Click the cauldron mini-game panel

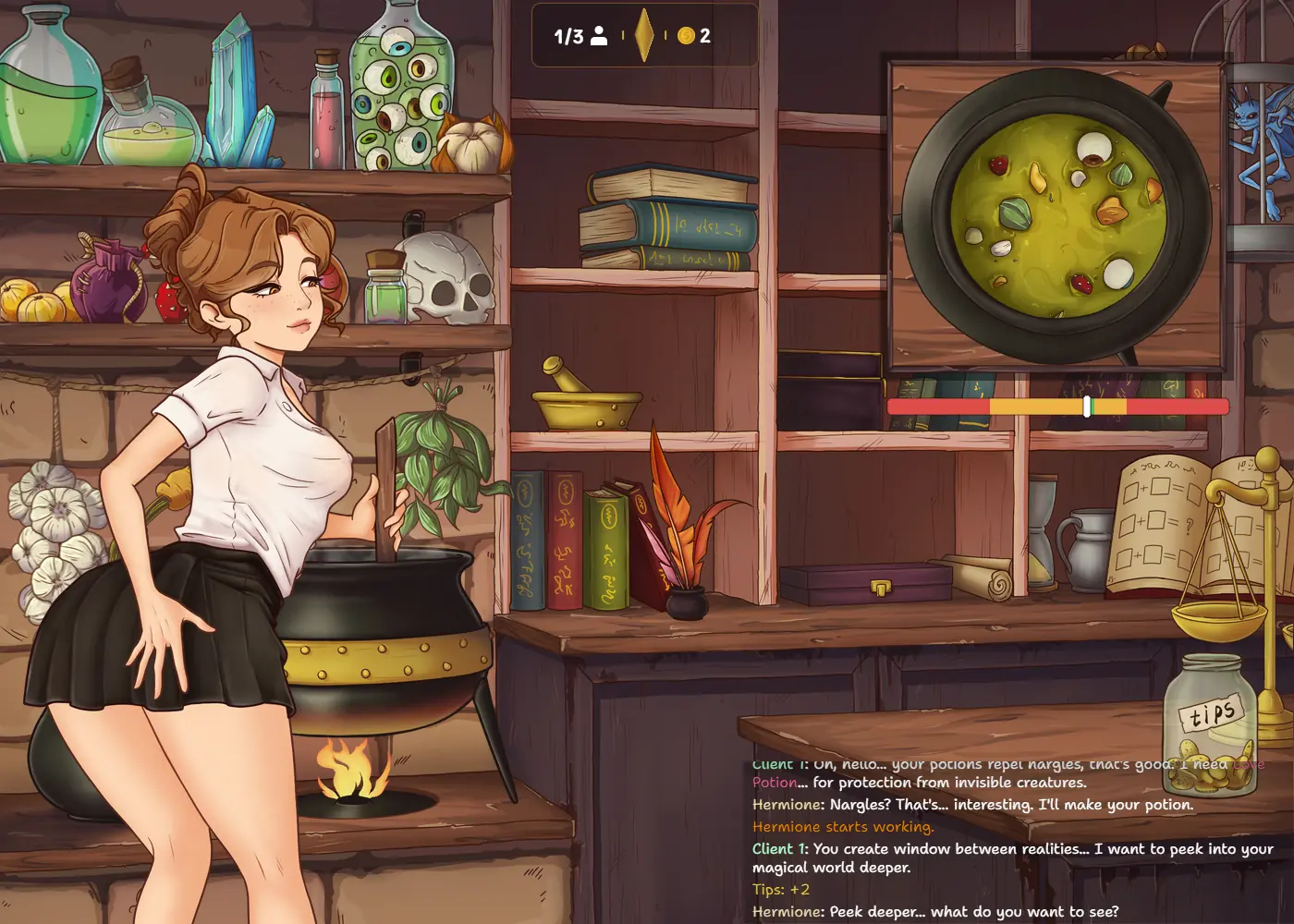(x=1056, y=214)
